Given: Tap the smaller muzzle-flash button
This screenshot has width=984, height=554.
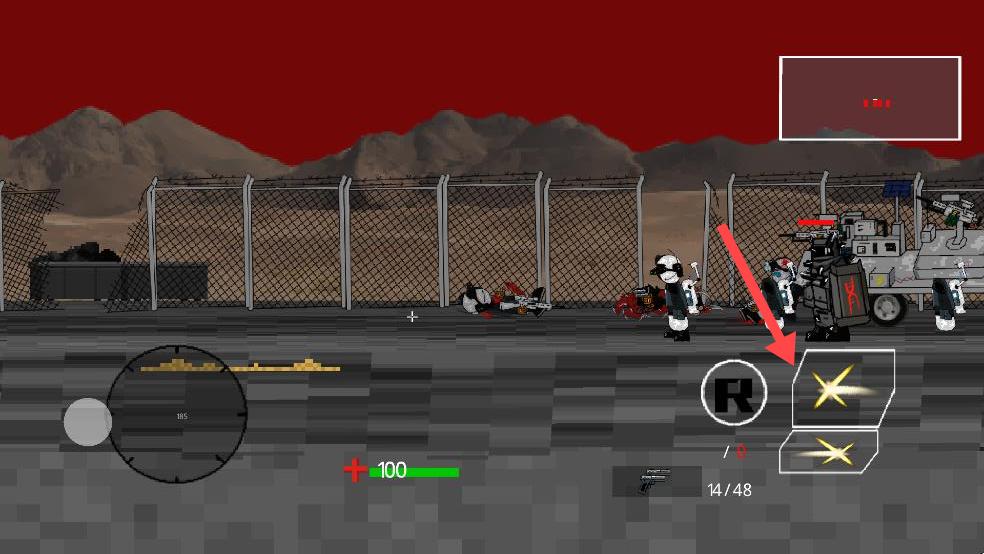Looking at the screenshot, I should (828, 452).
